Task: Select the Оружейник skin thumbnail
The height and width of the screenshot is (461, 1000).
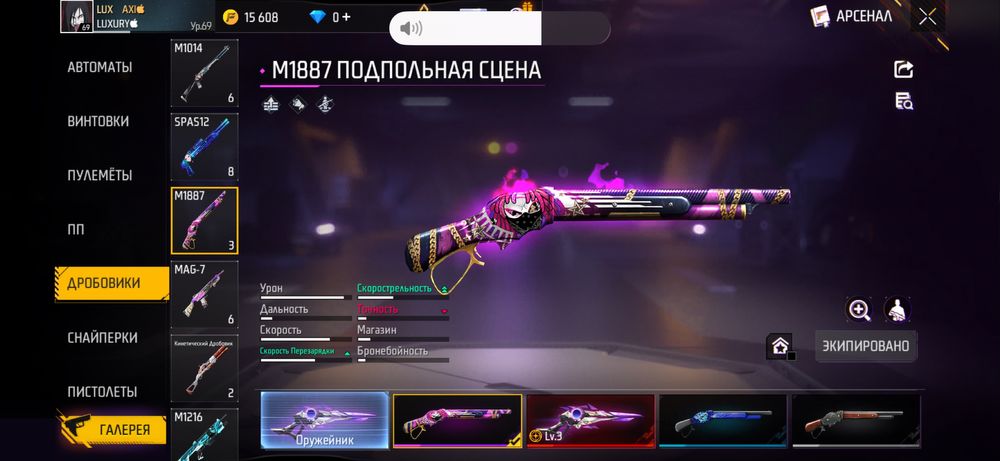Action: (x=324, y=420)
